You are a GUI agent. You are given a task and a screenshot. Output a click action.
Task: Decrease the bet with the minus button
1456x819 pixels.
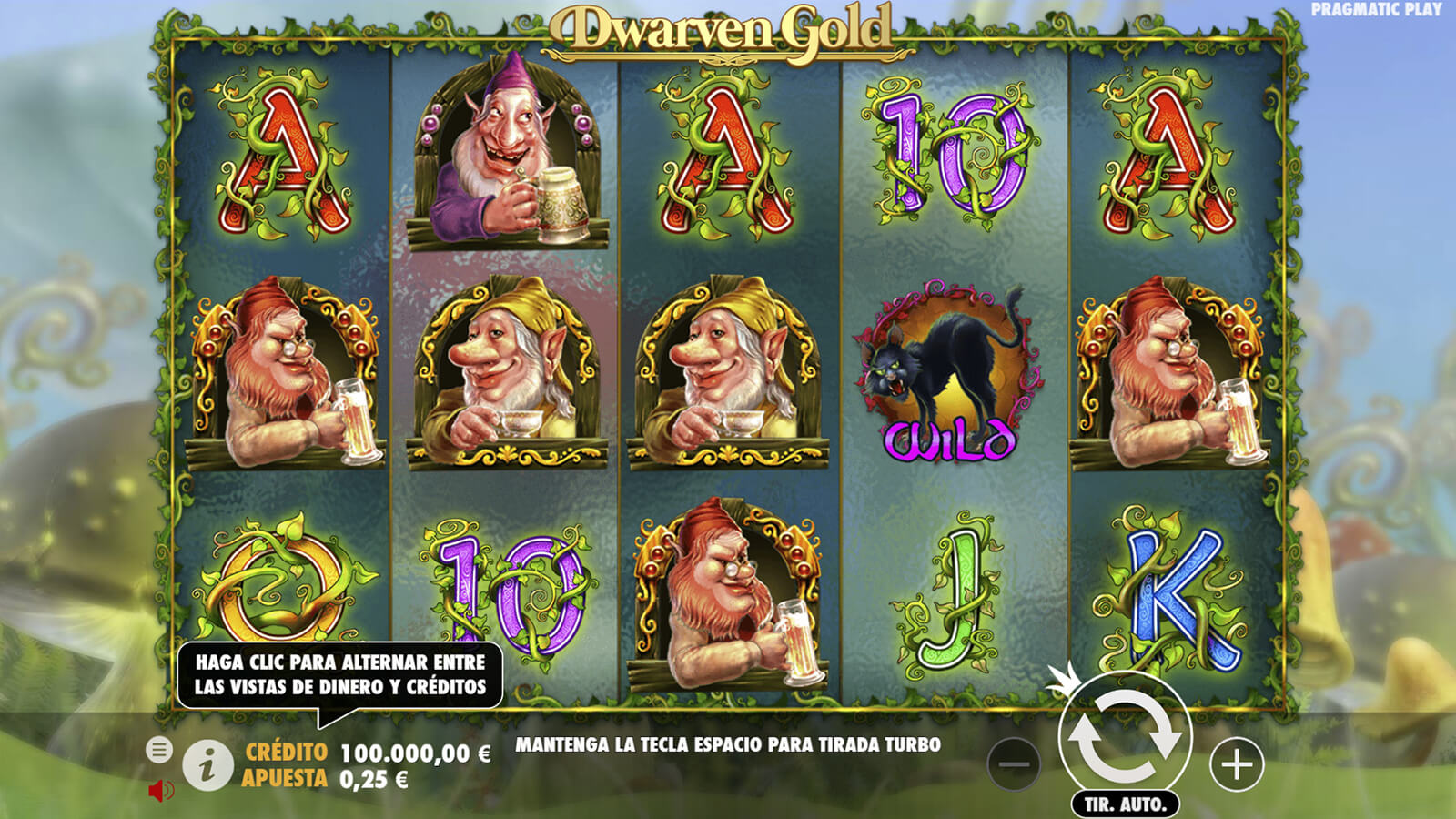click(1013, 764)
